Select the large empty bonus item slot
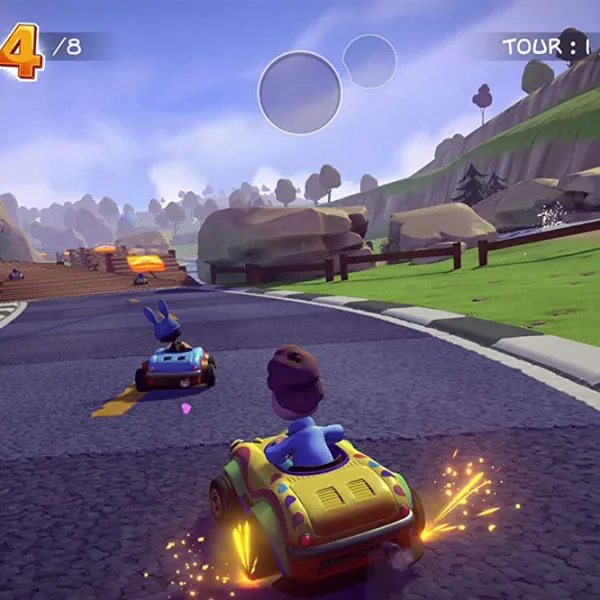 click(x=300, y=93)
